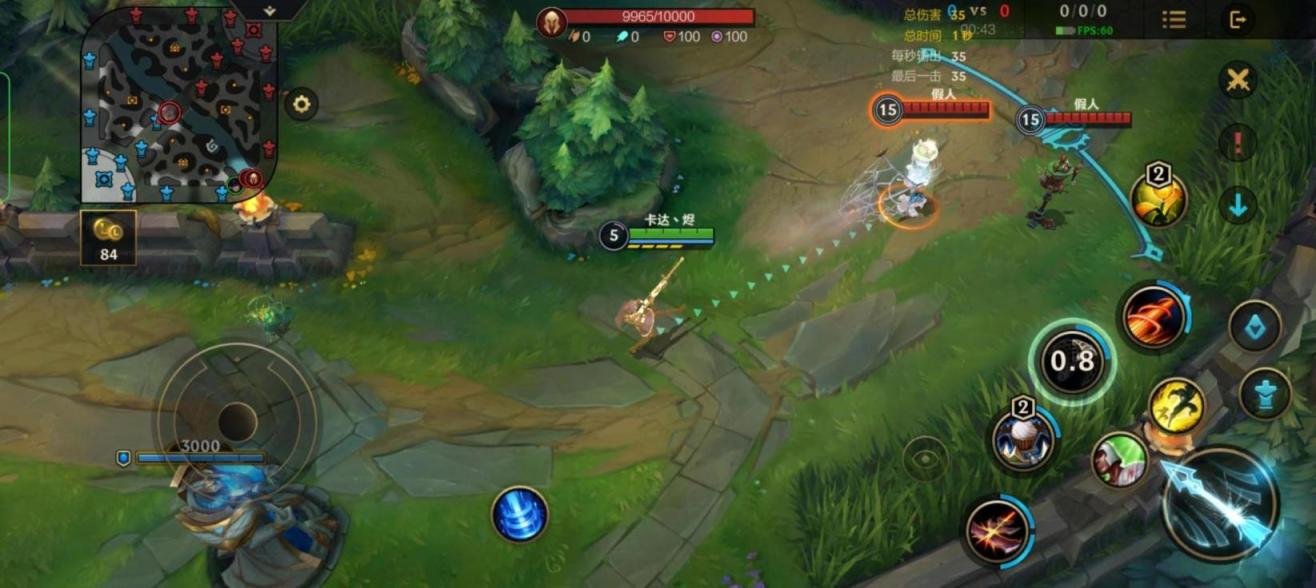The height and width of the screenshot is (588, 1316).
Task: Tap the faded eye ward button
Action: (x=925, y=459)
